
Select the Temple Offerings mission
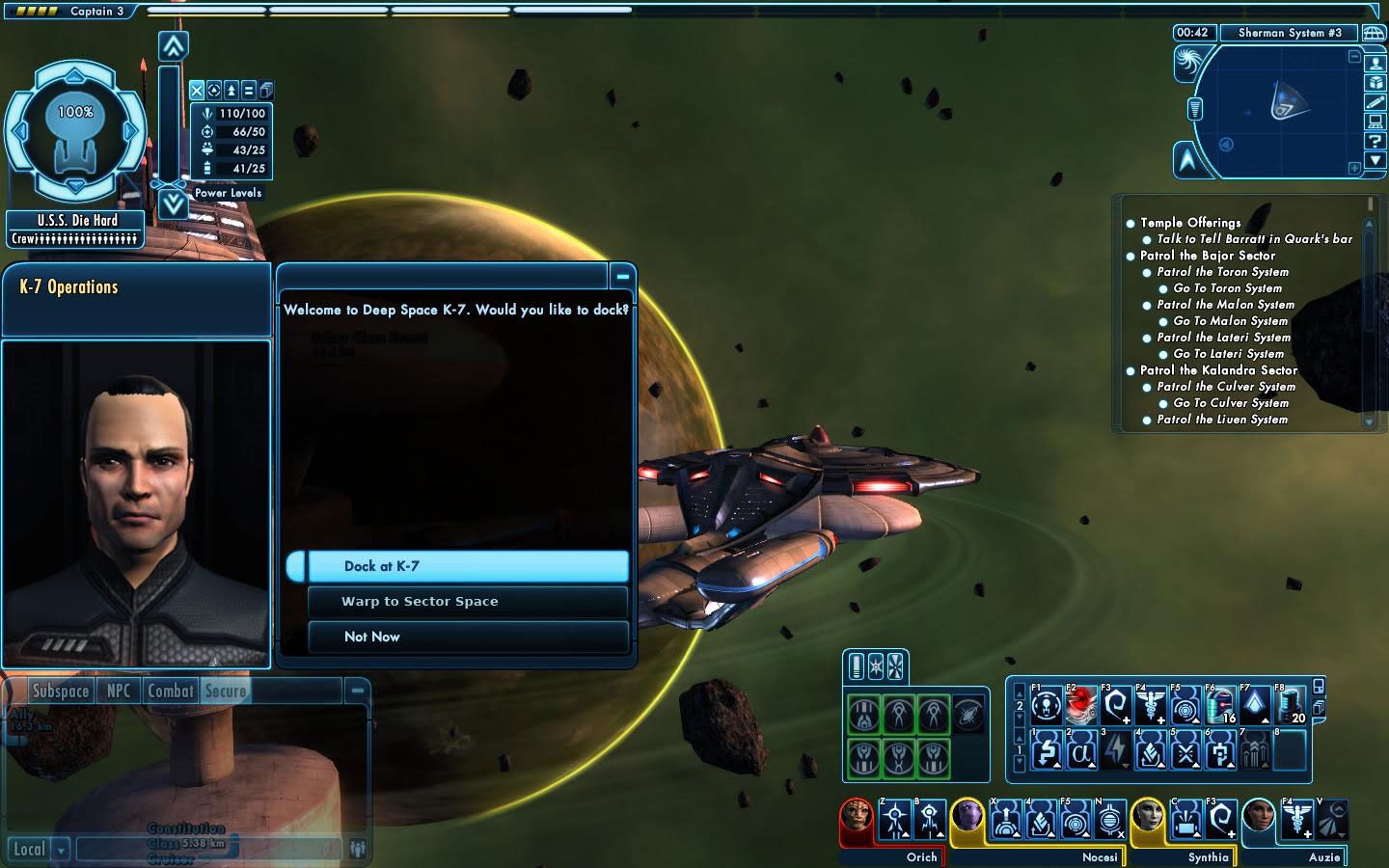1190,223
